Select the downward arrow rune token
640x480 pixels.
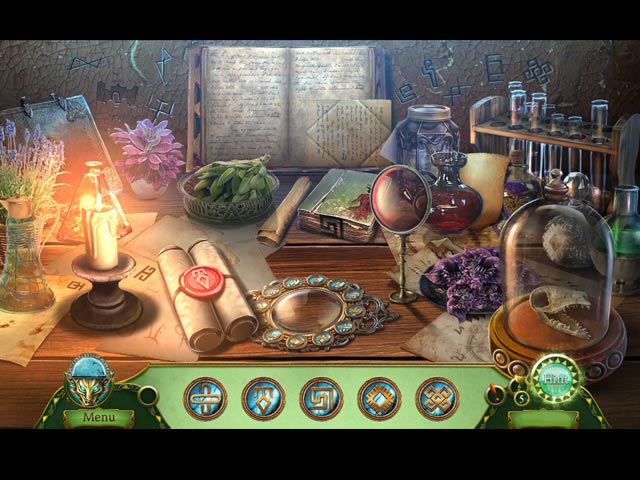[x=263, y=399]
